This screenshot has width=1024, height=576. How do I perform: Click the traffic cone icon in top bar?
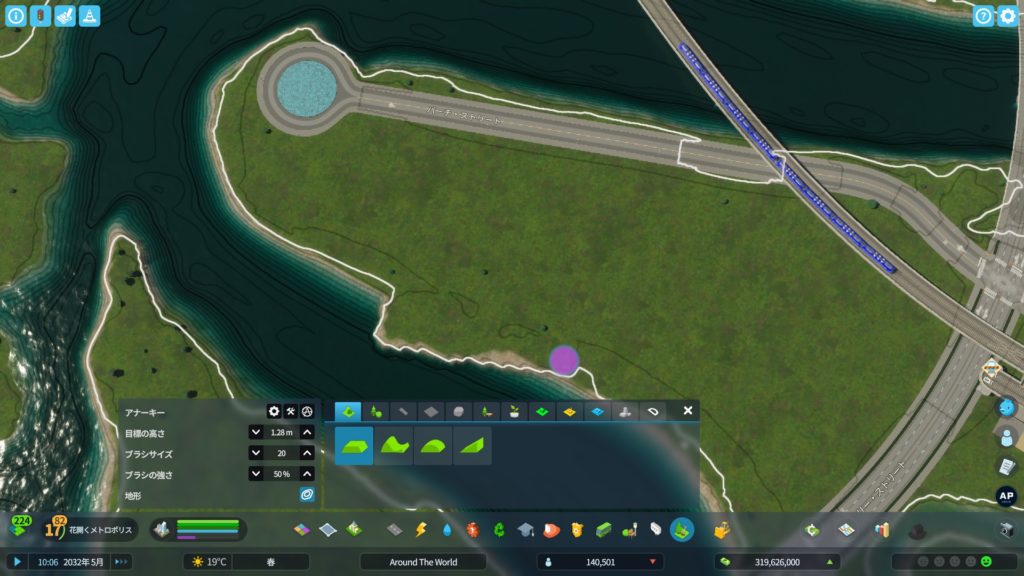89,16
